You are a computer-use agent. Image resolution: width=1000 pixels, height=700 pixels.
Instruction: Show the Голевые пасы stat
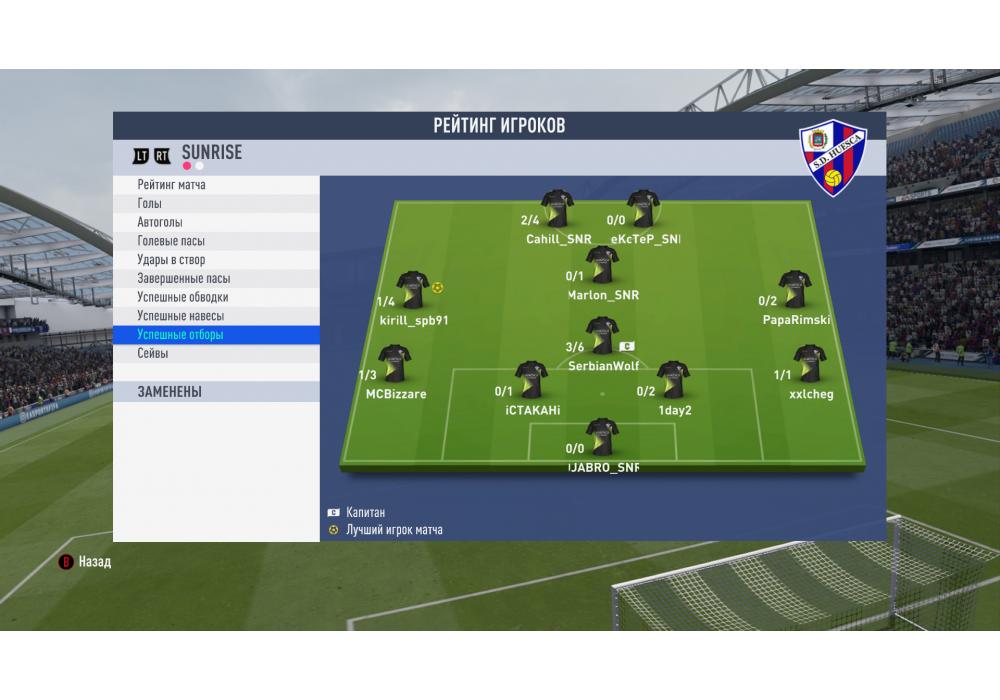point(216,241)
